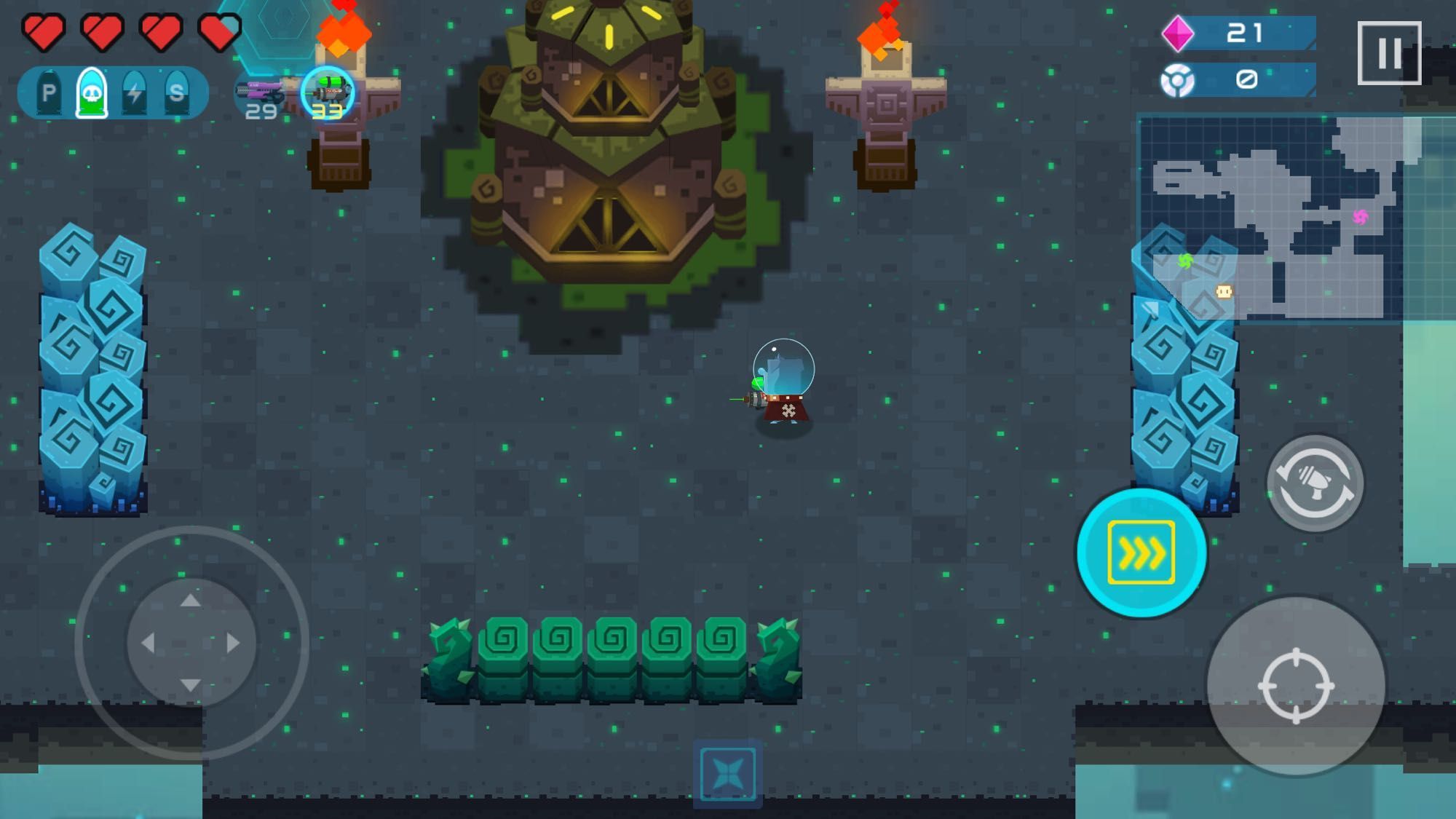Pause the game
This screenshot has width=1456, height=819.
(1389, 52)
